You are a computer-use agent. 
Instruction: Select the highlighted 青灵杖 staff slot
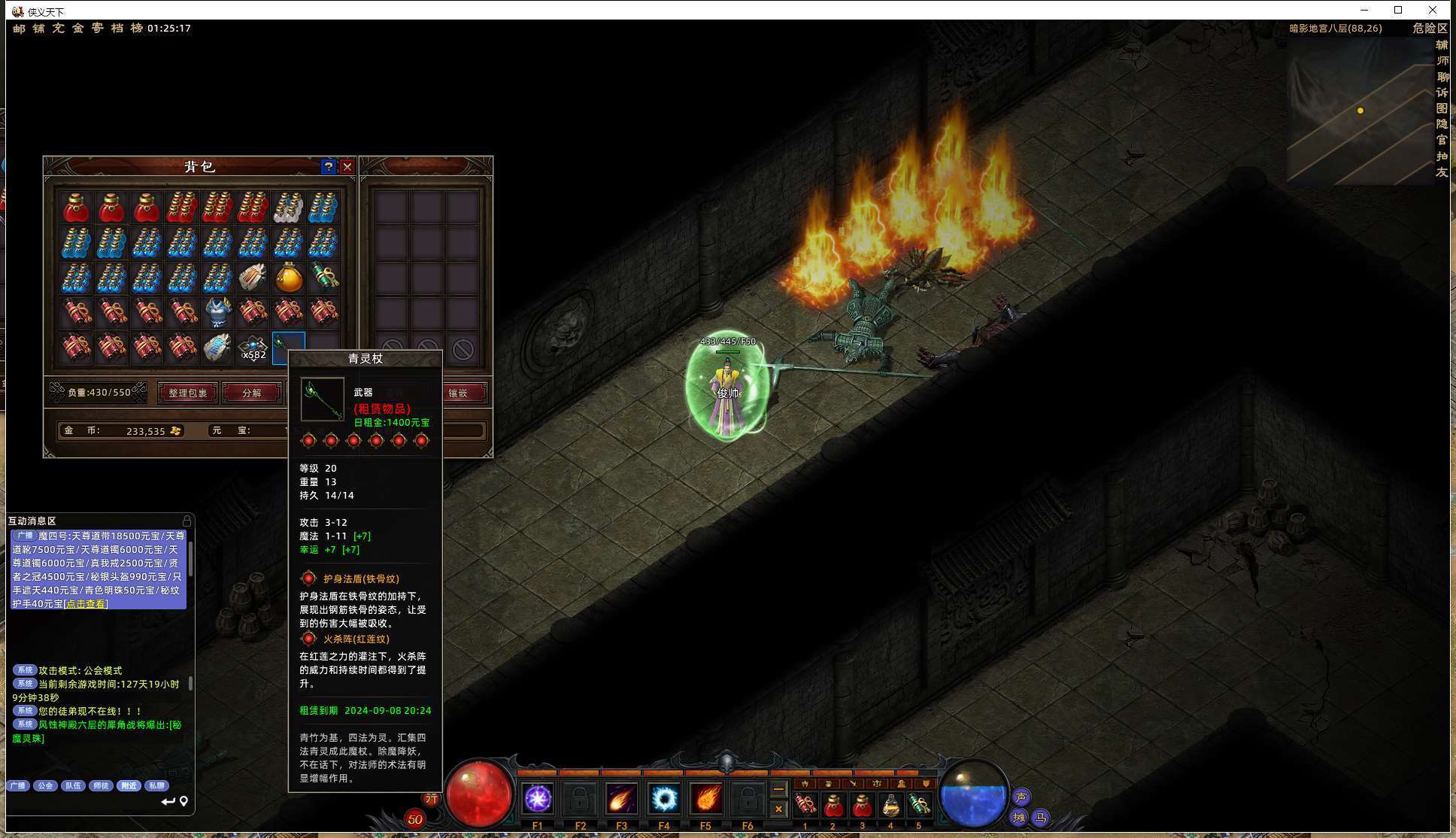point(287,348)
